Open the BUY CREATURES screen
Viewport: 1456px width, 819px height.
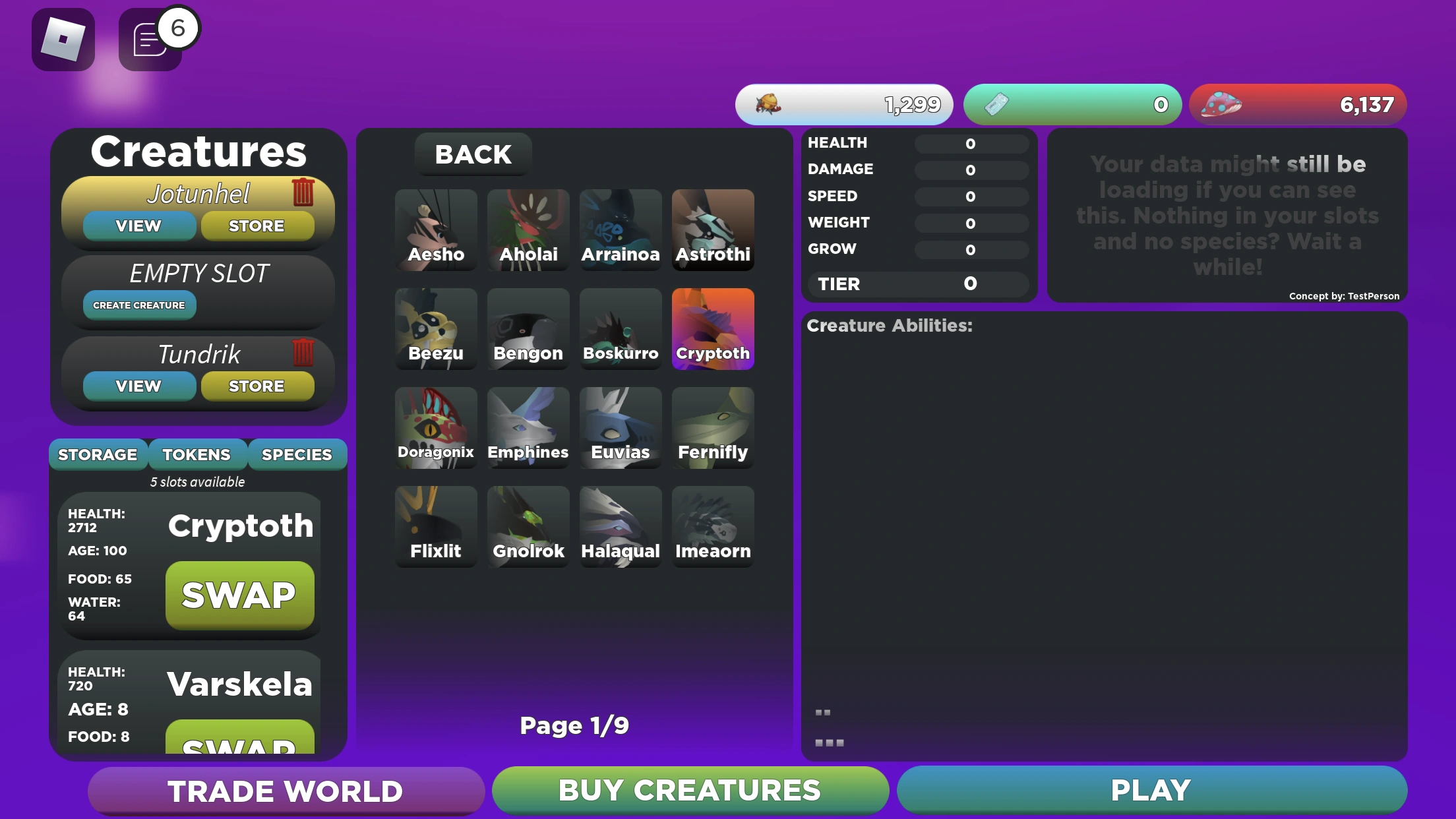click(690, 789)
